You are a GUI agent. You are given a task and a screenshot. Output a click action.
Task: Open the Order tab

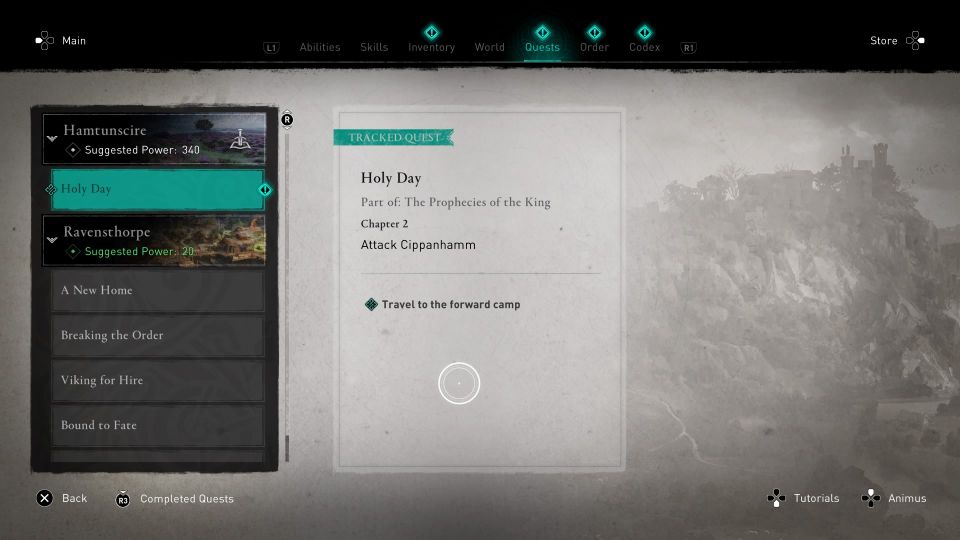(594, 47)
